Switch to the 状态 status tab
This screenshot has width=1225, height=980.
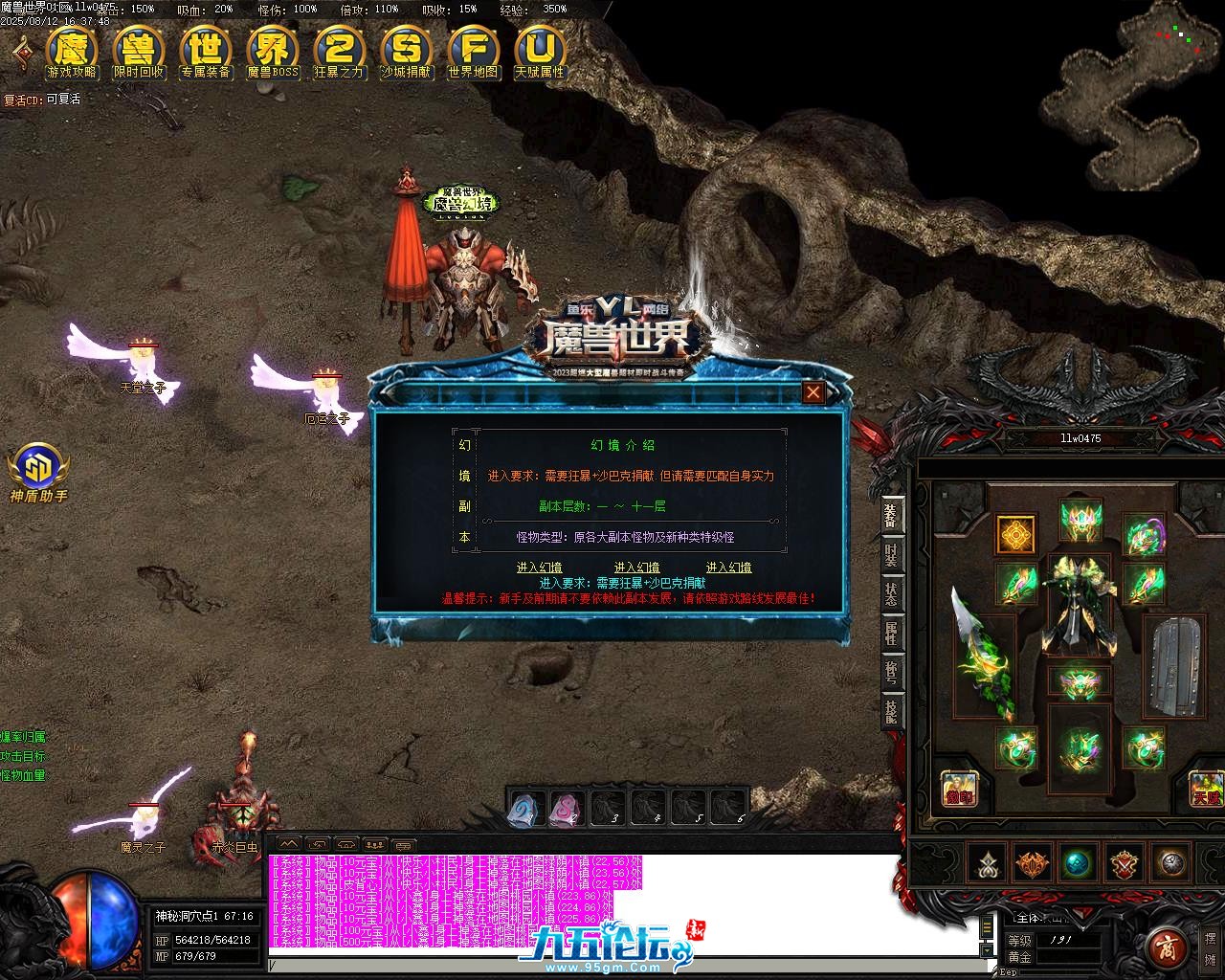click(x=891, y=594)
